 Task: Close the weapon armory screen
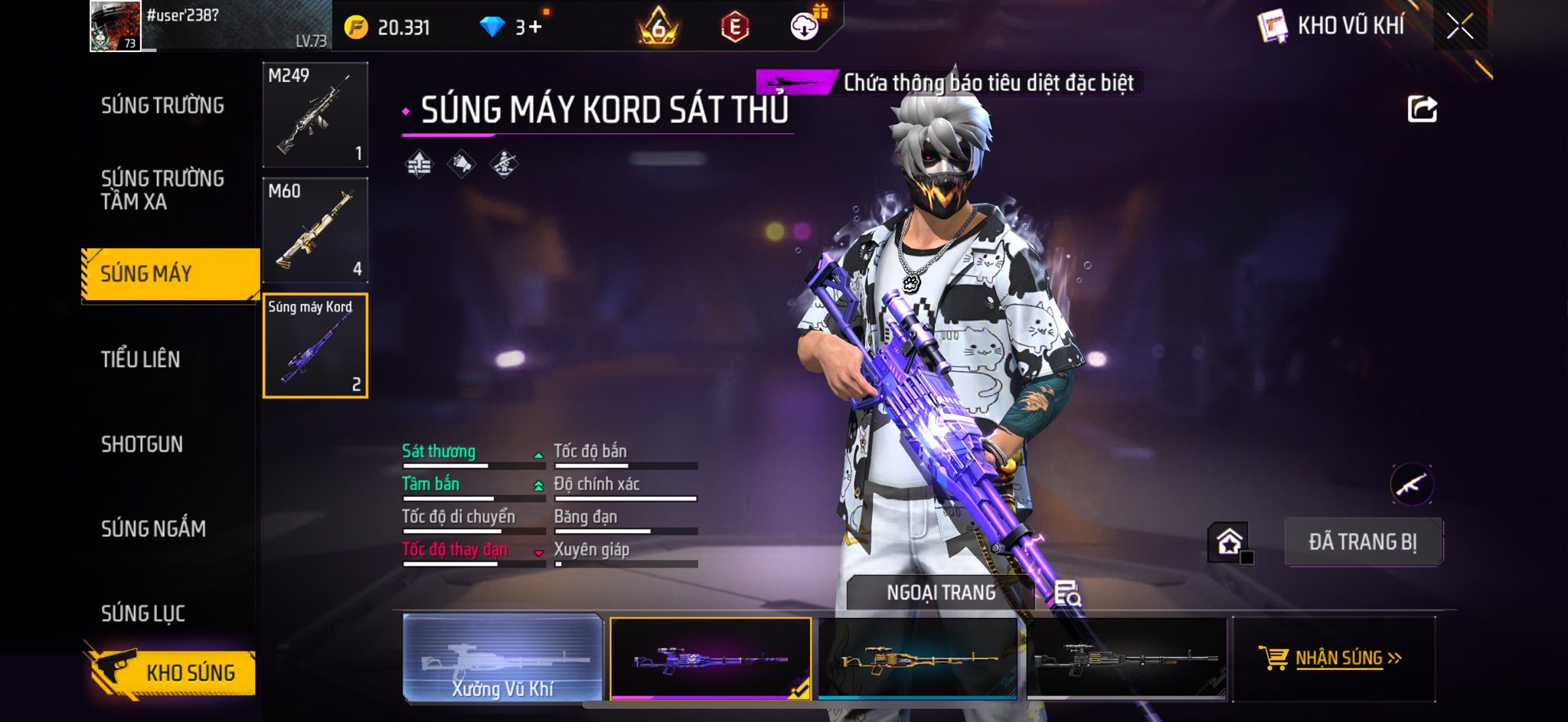coord(1459,27)
